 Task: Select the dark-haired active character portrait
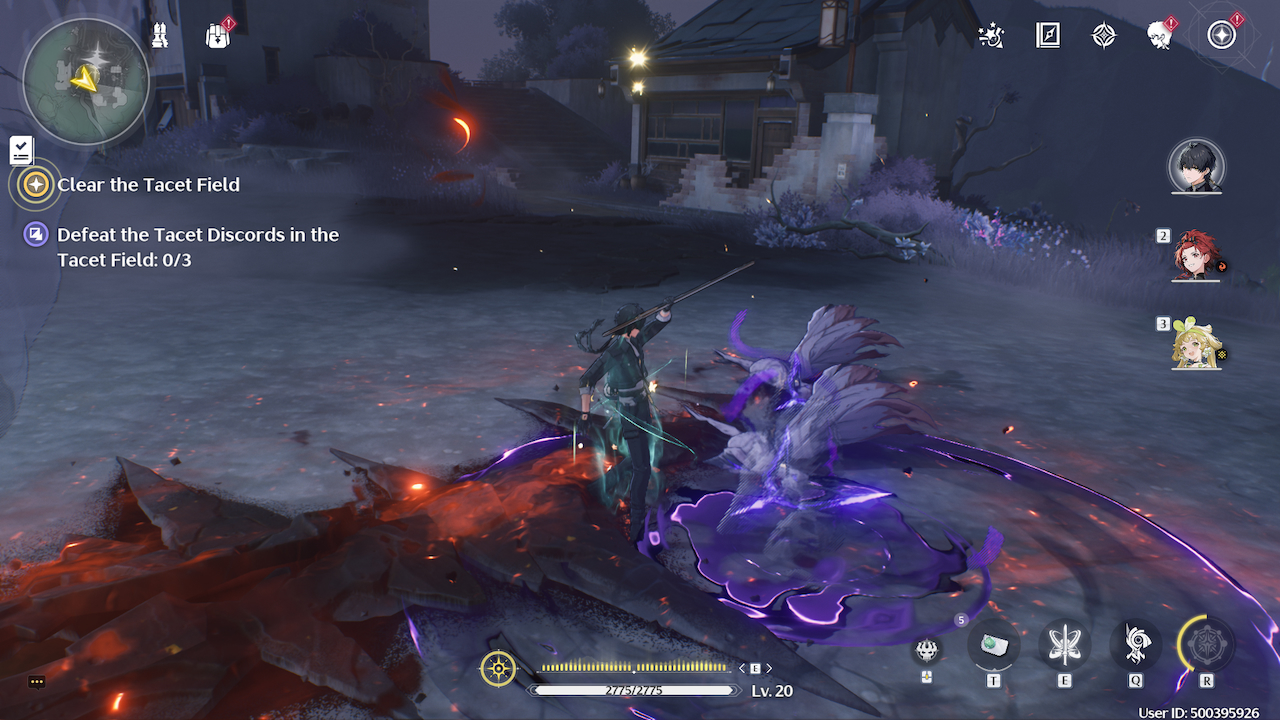point(1196,167)
